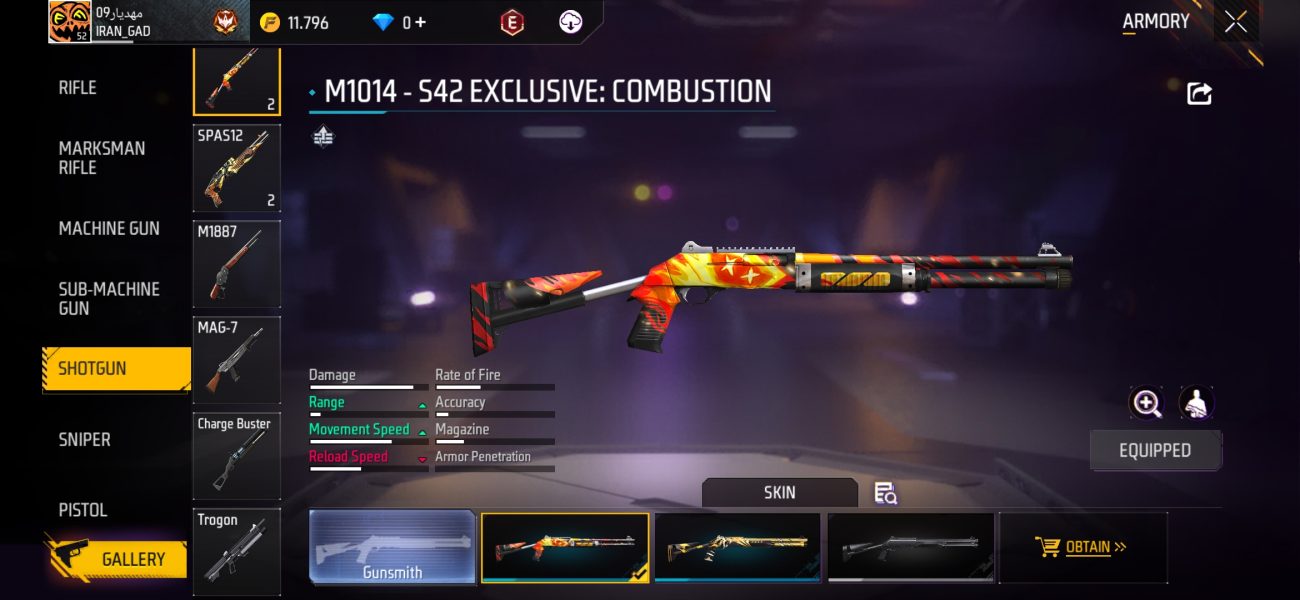Viewport: 1300px width, 600px height.
Task: Share the weapon skin
Action: (1199, 94)
